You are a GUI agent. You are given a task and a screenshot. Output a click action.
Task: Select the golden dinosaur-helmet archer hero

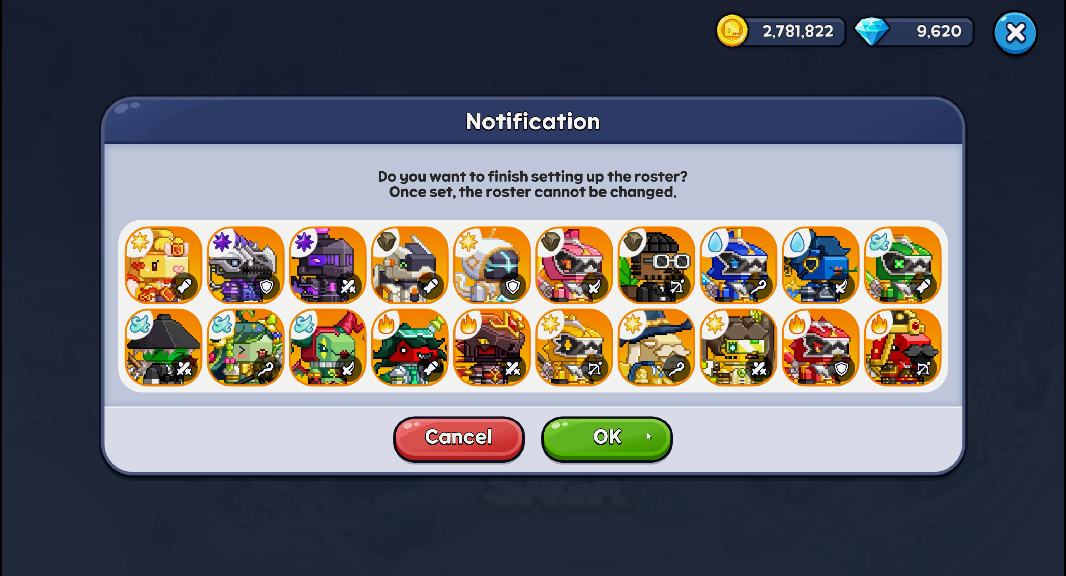click(x=574, y=347)
